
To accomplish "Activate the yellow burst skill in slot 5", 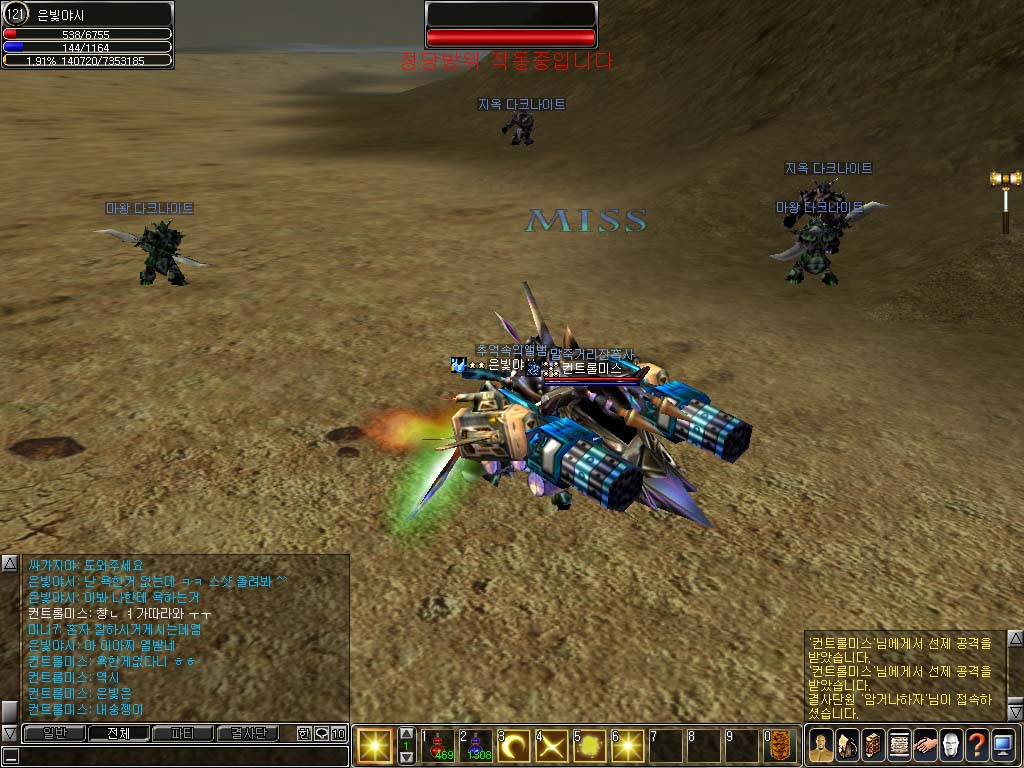I will 592,746.
